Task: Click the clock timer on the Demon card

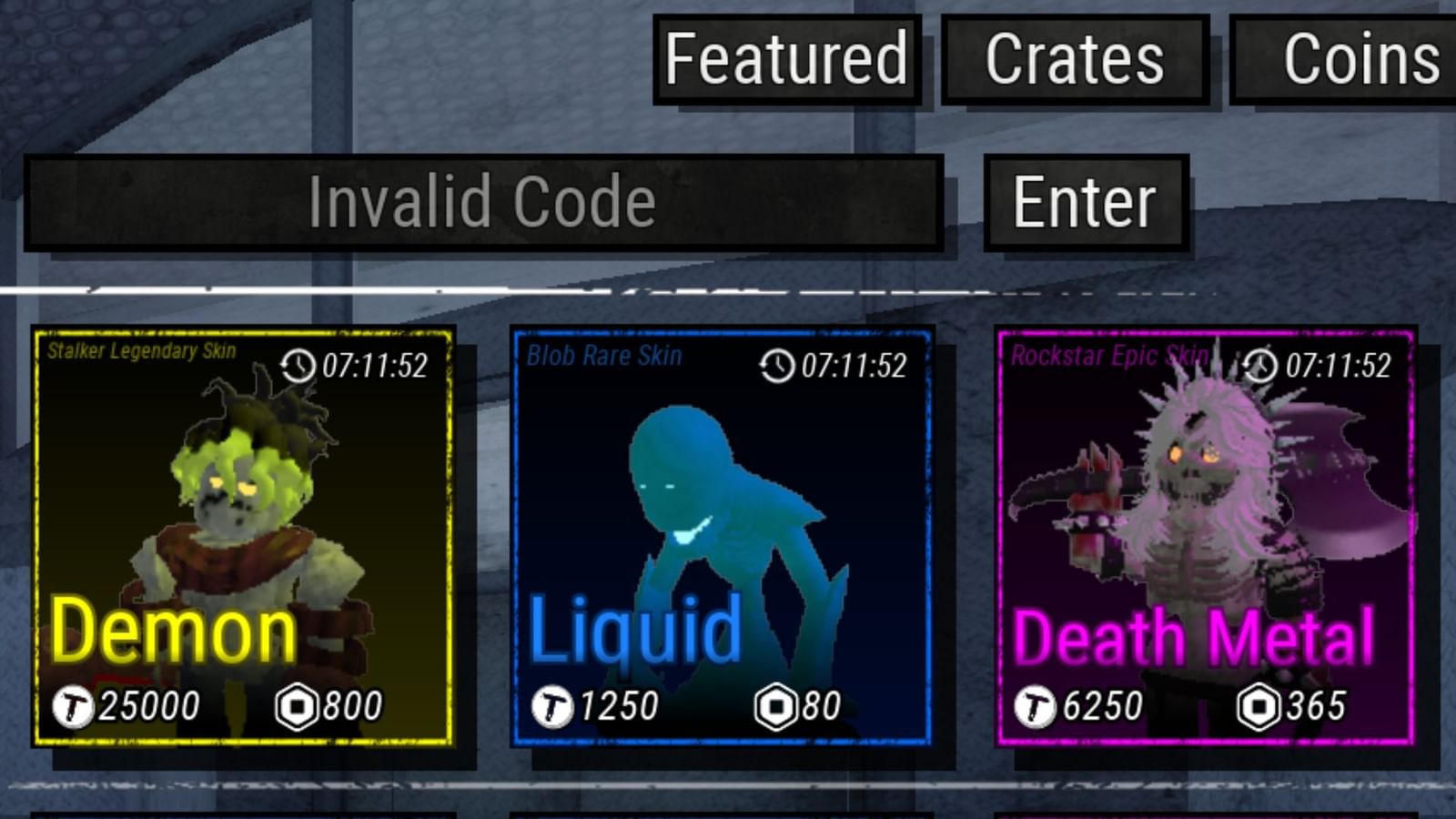Action: coord(298,364)
